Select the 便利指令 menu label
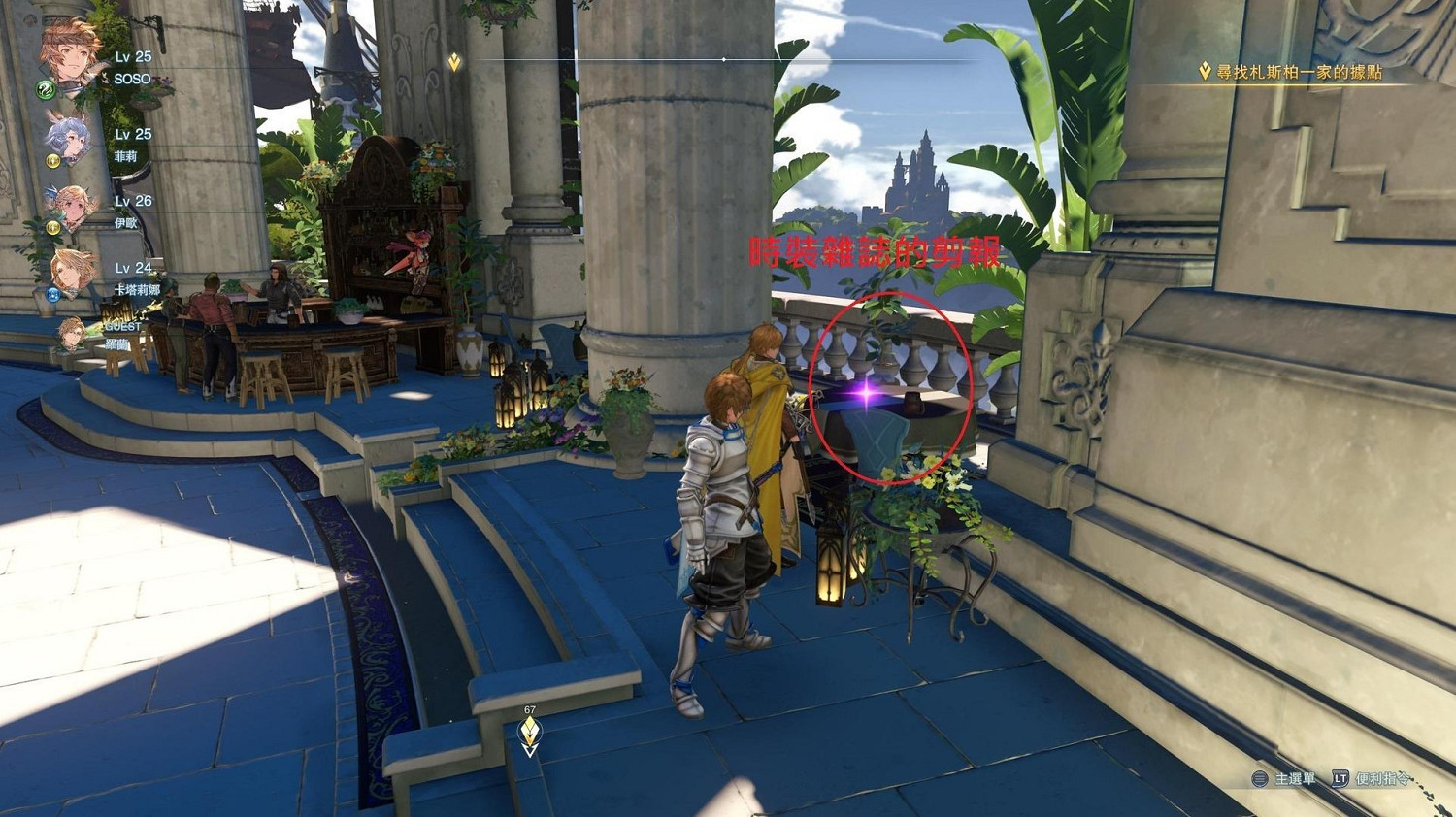 tap(1383, 779)
